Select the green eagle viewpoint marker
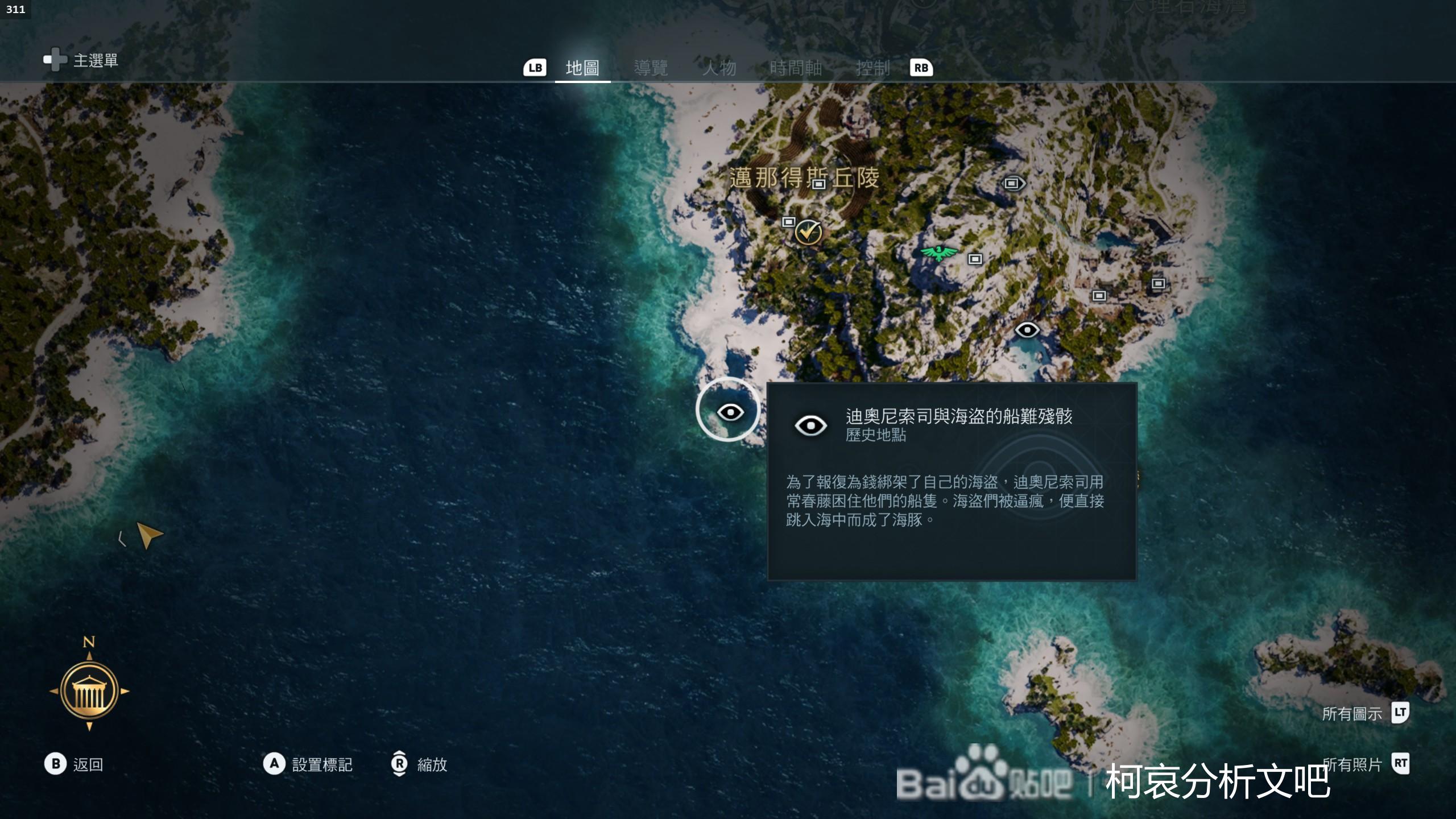The image size is (1456, 819). tap(938, 253)
